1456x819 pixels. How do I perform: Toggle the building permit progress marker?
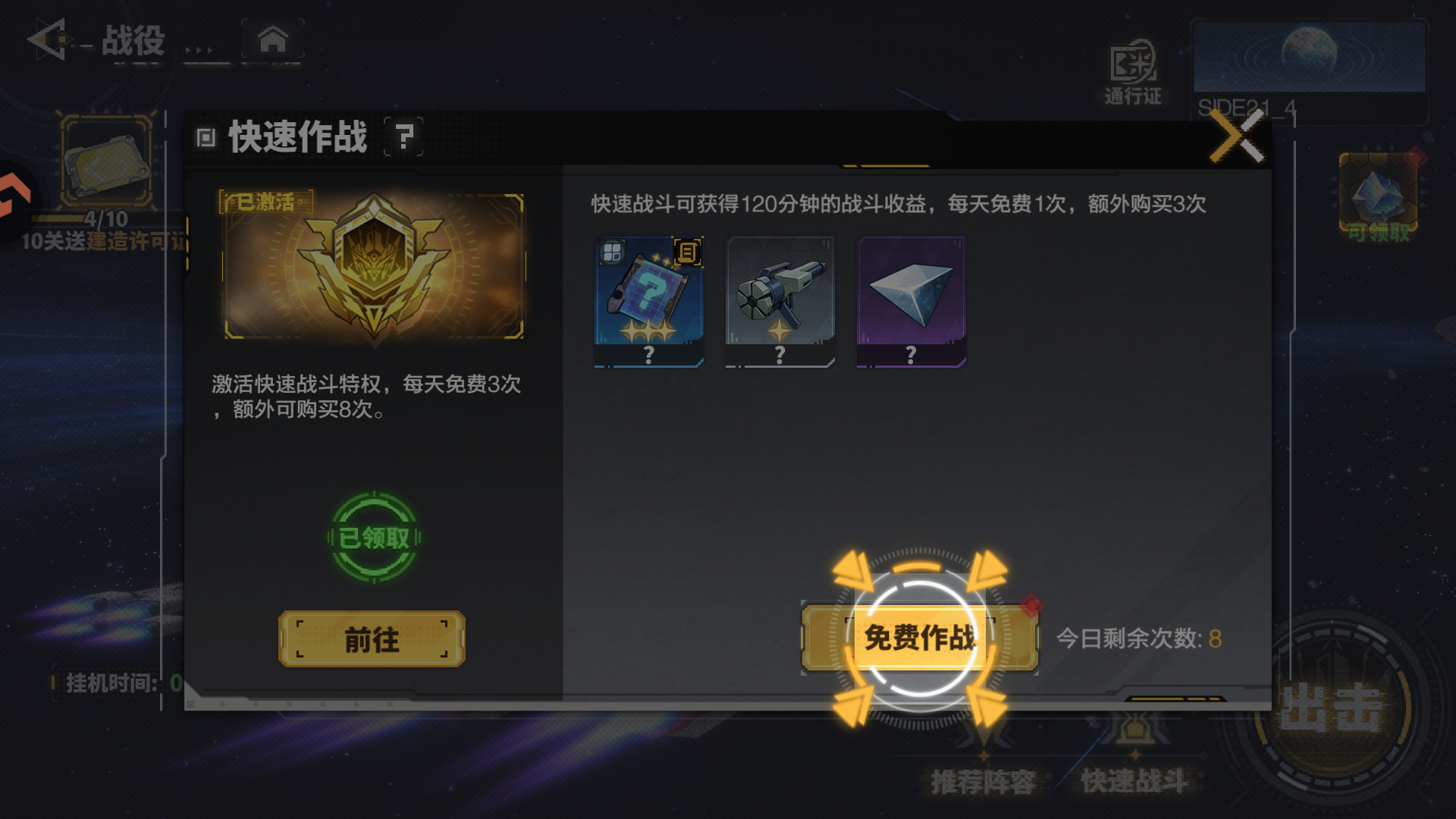point(108,159)
